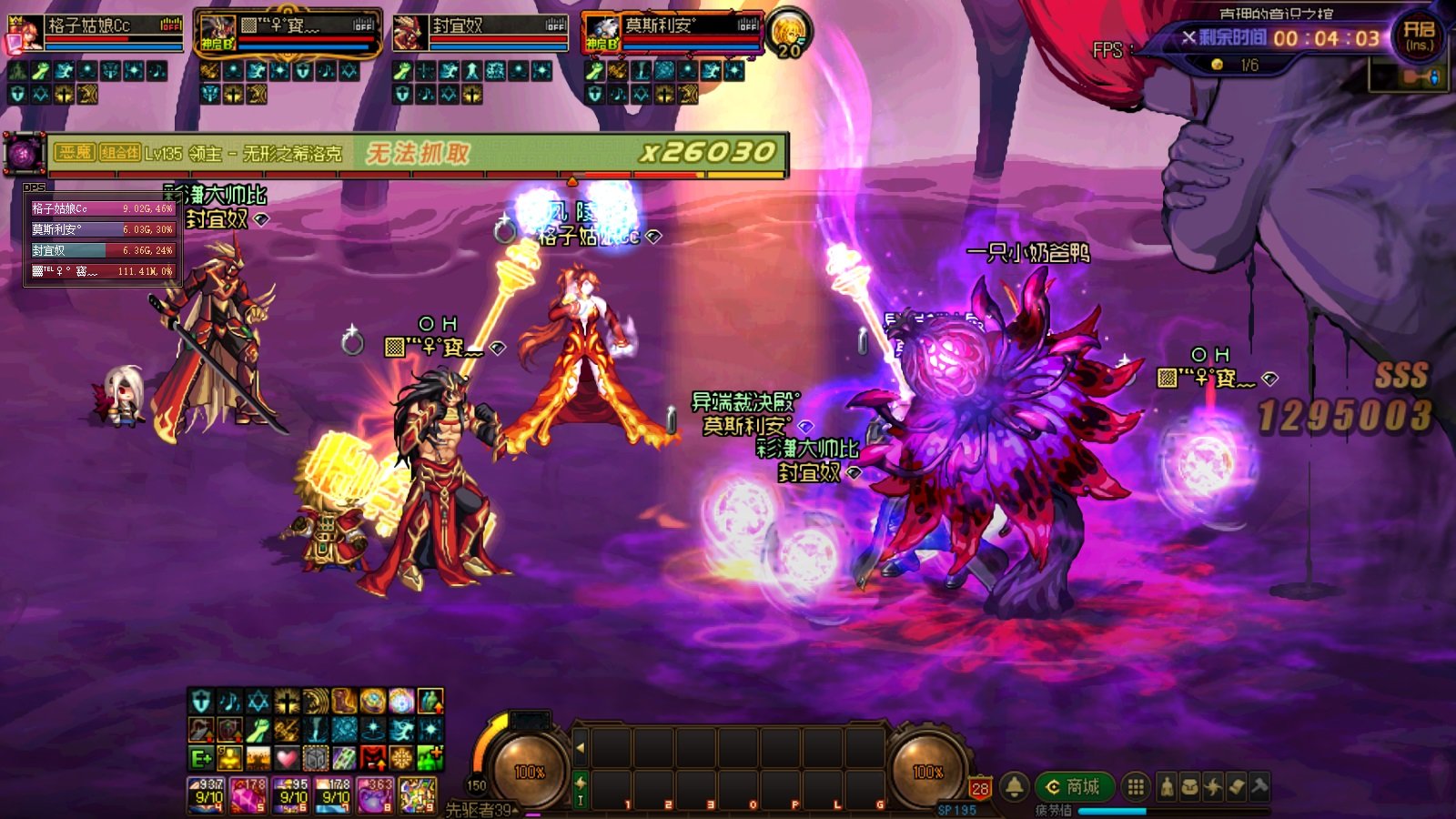Select party member 莫斯利安's frame
This screenshot has height=819, width=1456.
pyautogui.click(x=673, y=33)
